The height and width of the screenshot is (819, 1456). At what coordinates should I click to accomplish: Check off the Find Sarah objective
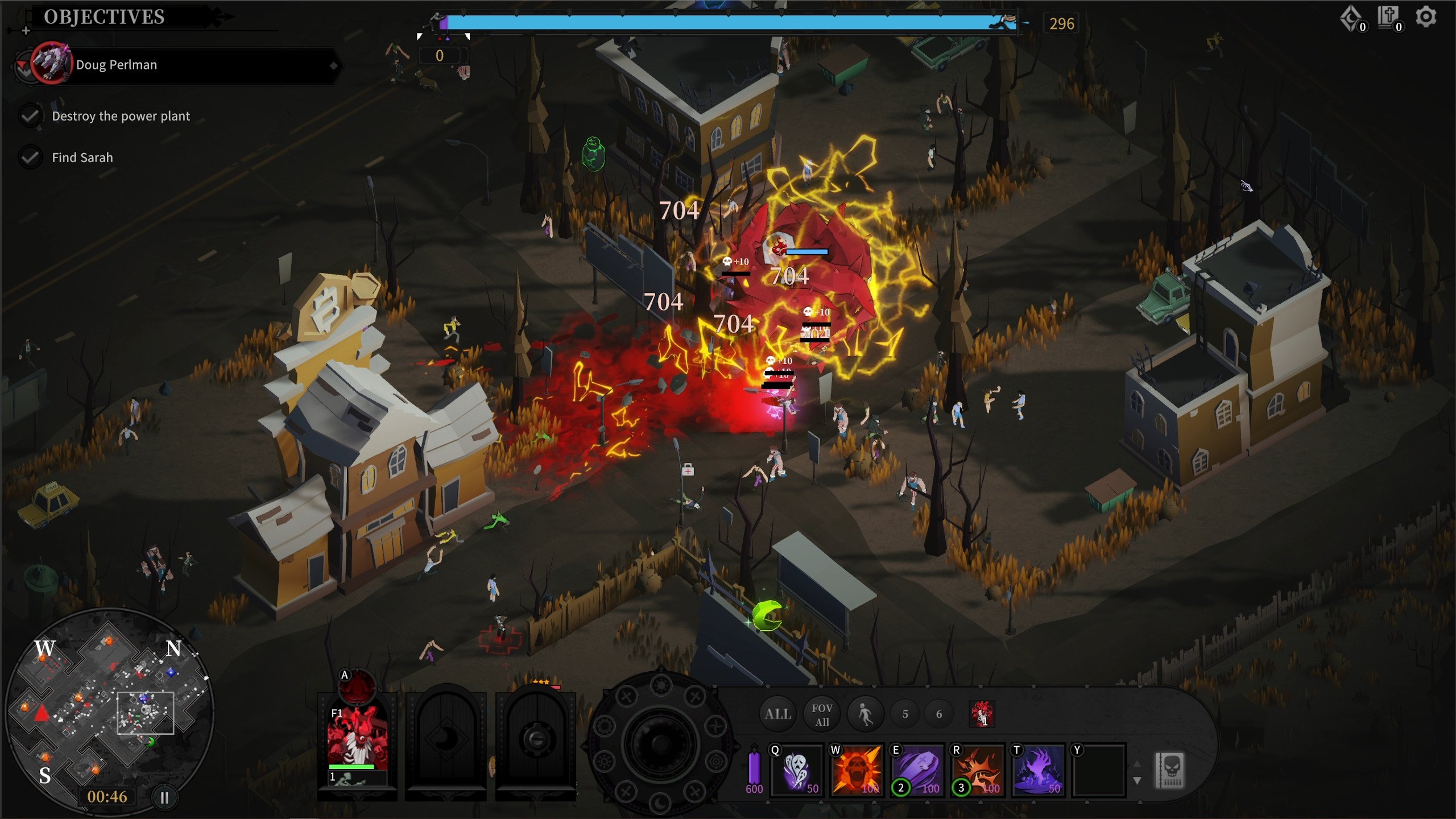pyautogui.click(x=30, y=157)
